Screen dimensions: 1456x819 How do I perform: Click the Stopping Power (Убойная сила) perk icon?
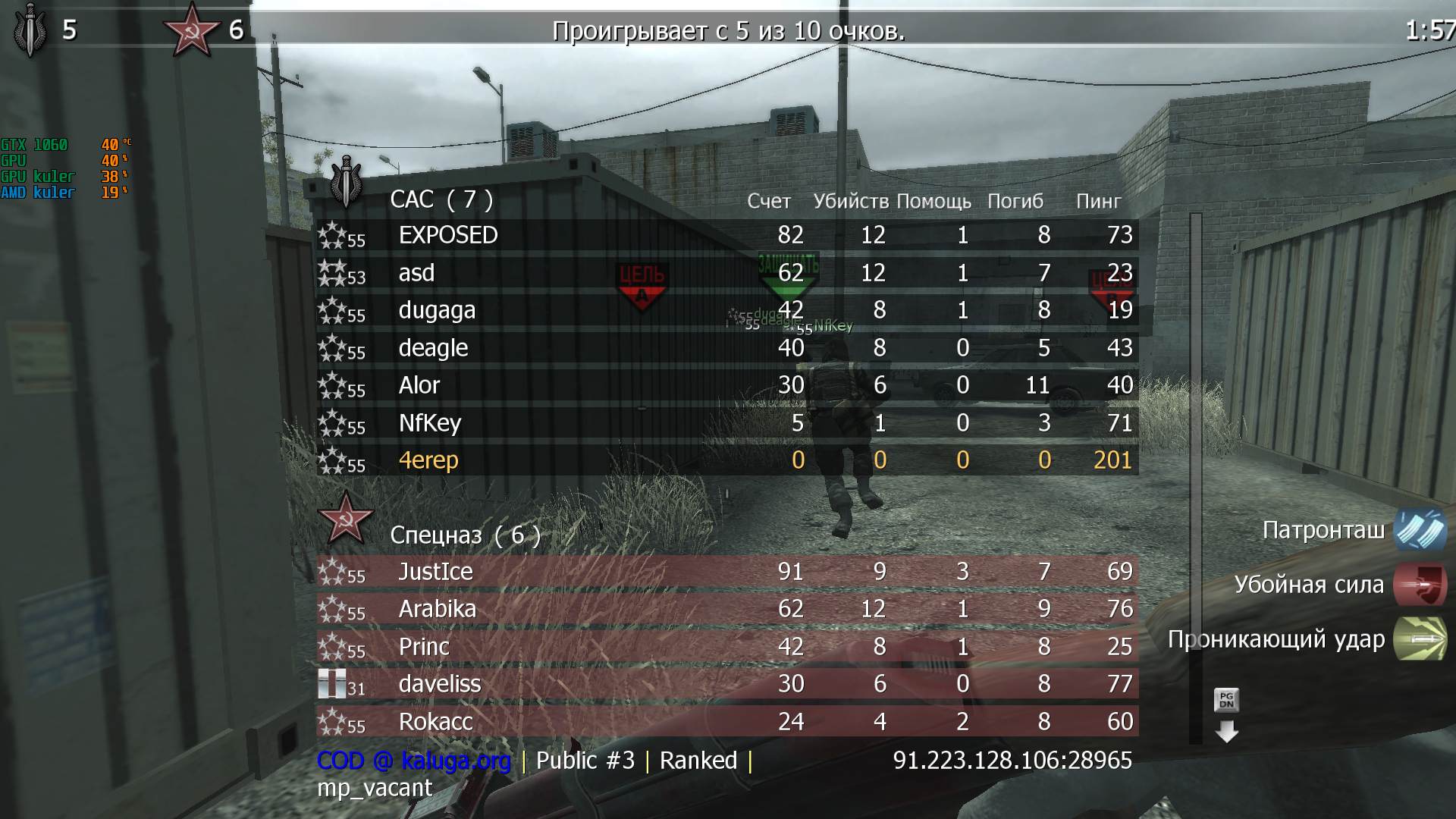(1419, 585)
